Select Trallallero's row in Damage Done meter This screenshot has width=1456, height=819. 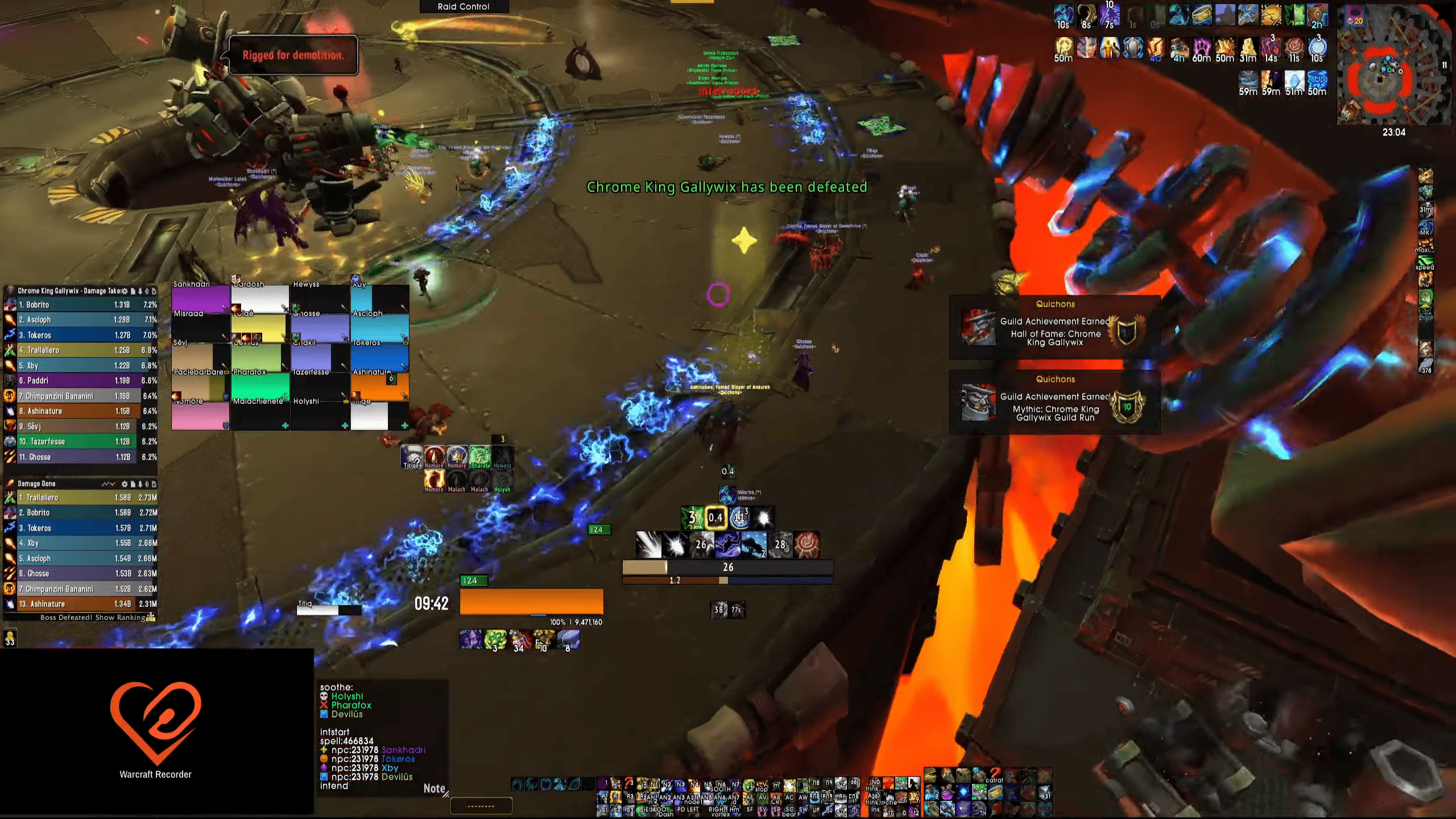[80, 498]
